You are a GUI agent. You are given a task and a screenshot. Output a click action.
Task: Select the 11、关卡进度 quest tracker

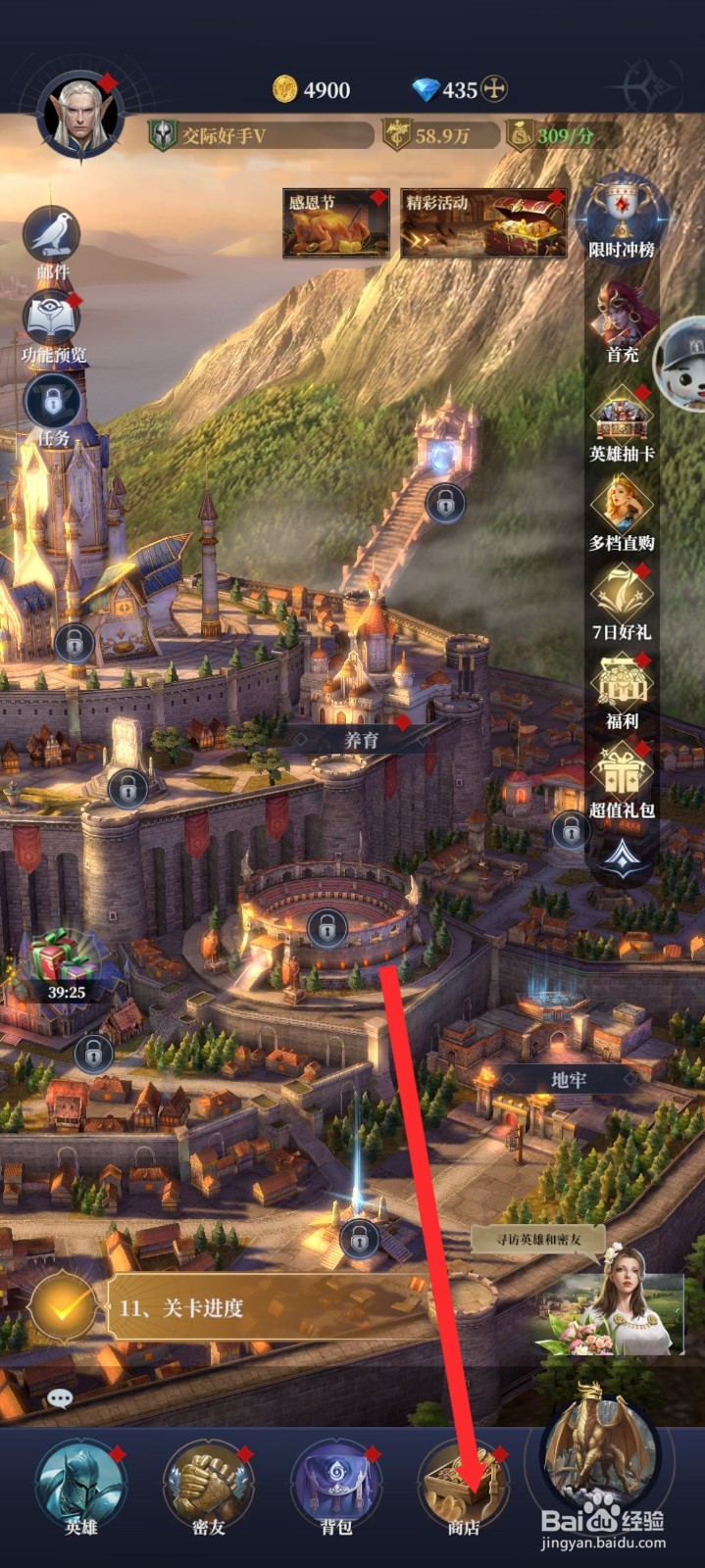[x=245, y=1307]
